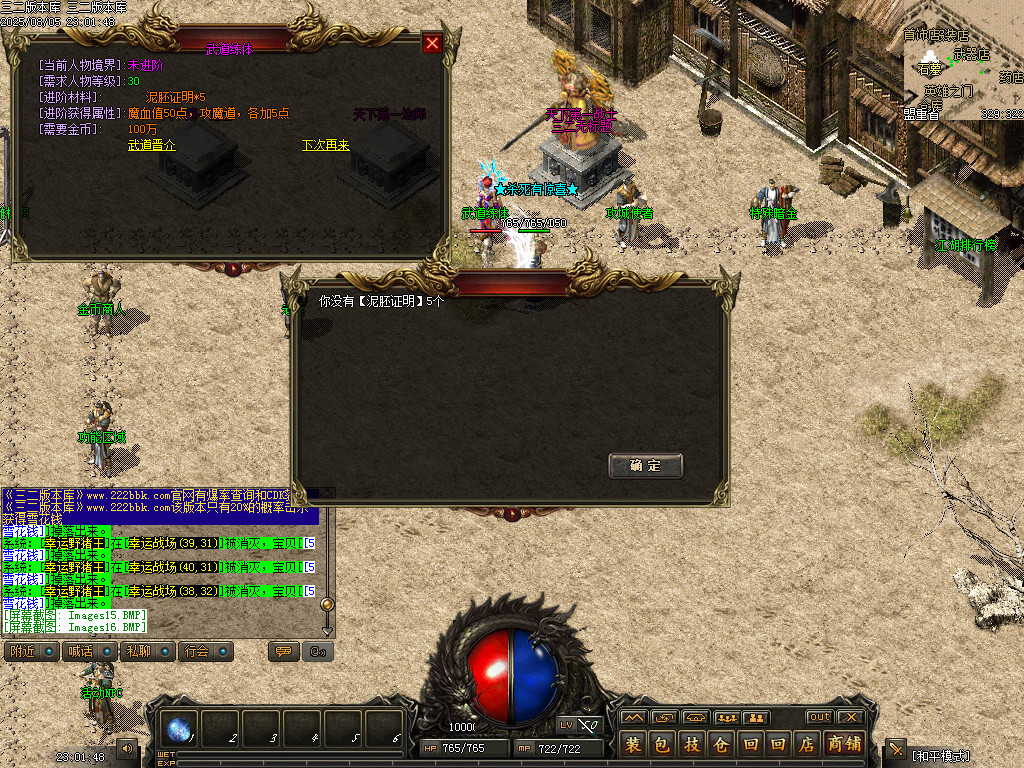Choose the 武道晋阶 advancement option
1024x768 pixels.
pos(152,145)
